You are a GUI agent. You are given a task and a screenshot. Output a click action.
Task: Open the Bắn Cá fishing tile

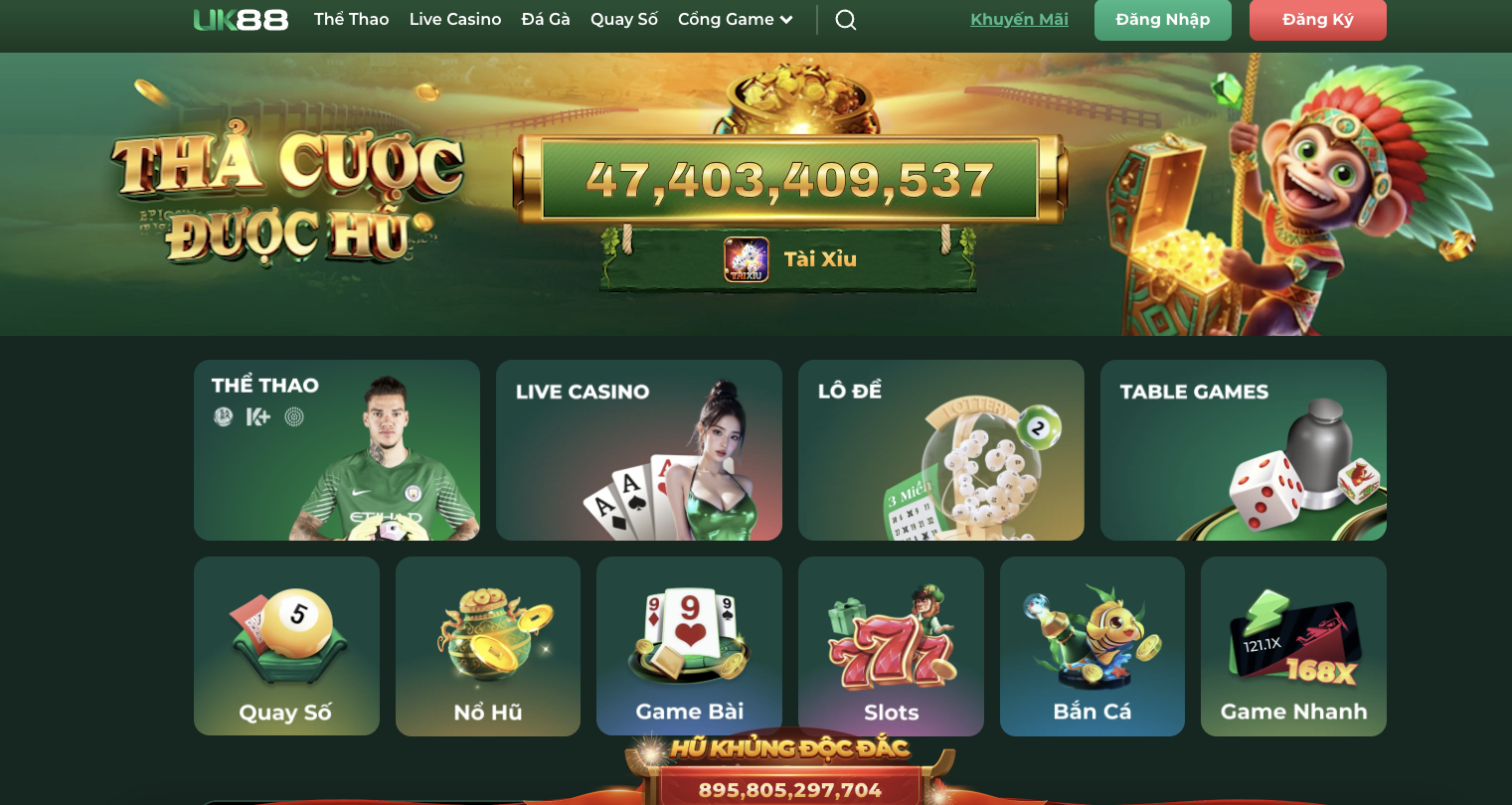pyautogui.click(x=1092, y=646)
